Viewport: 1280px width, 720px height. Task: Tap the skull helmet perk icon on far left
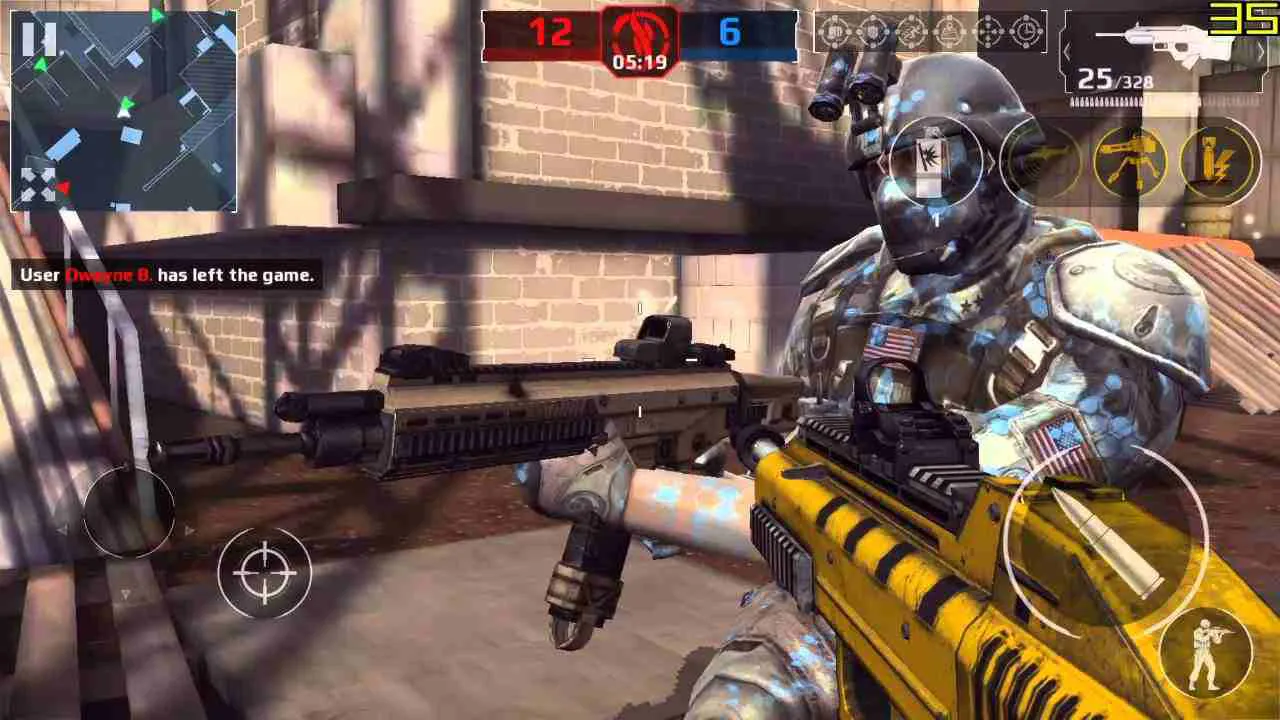pyautogui.click(x=833, y=33)
